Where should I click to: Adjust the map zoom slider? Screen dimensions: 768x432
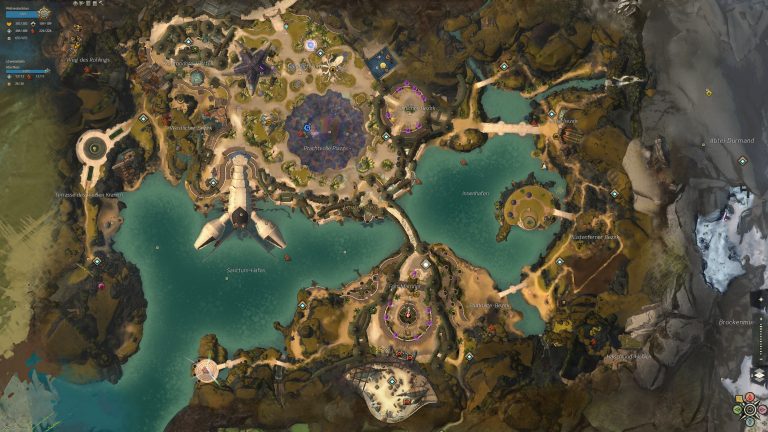click(758, 328)
